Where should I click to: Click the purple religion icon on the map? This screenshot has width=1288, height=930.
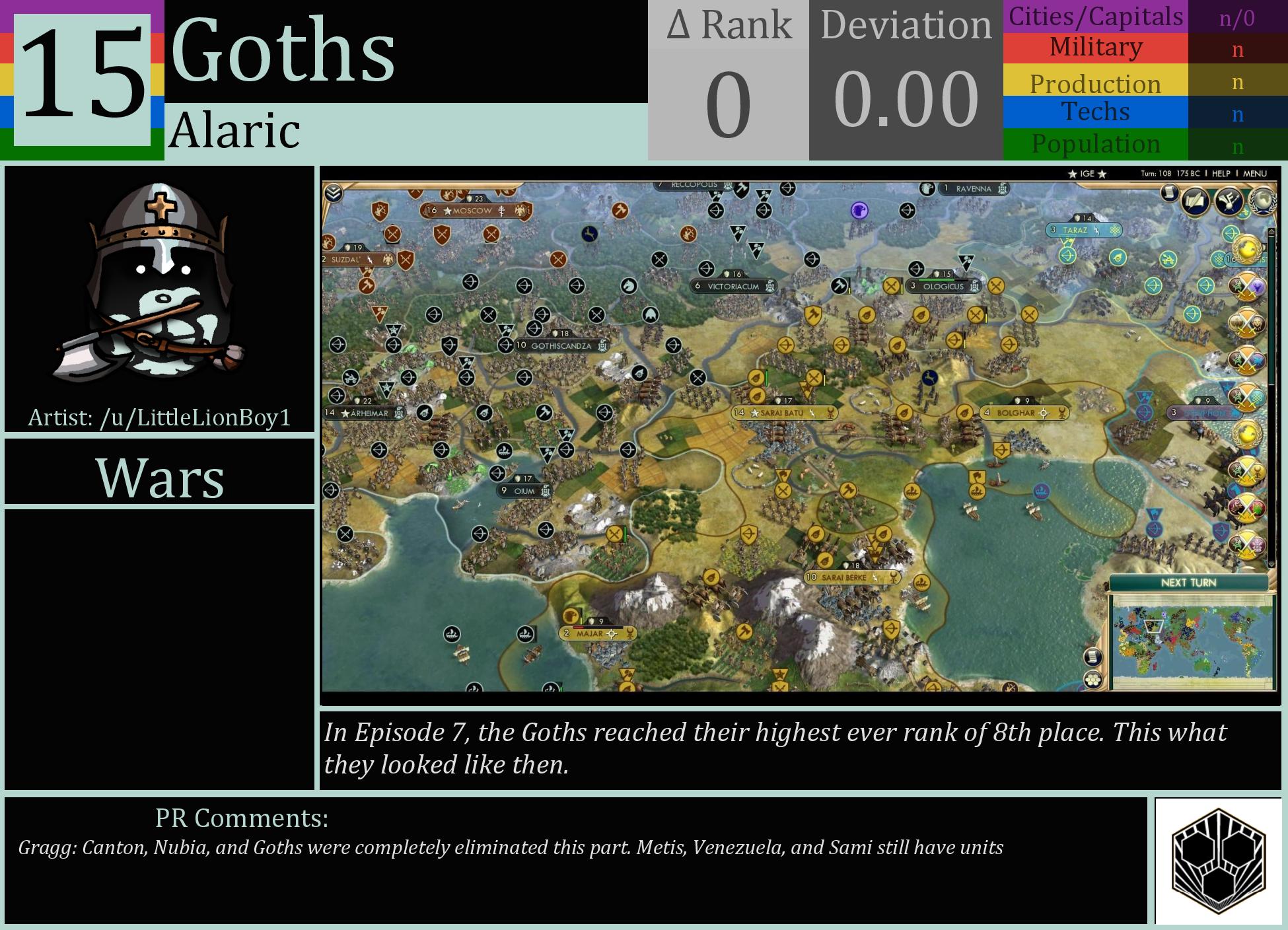coord(859,211)
